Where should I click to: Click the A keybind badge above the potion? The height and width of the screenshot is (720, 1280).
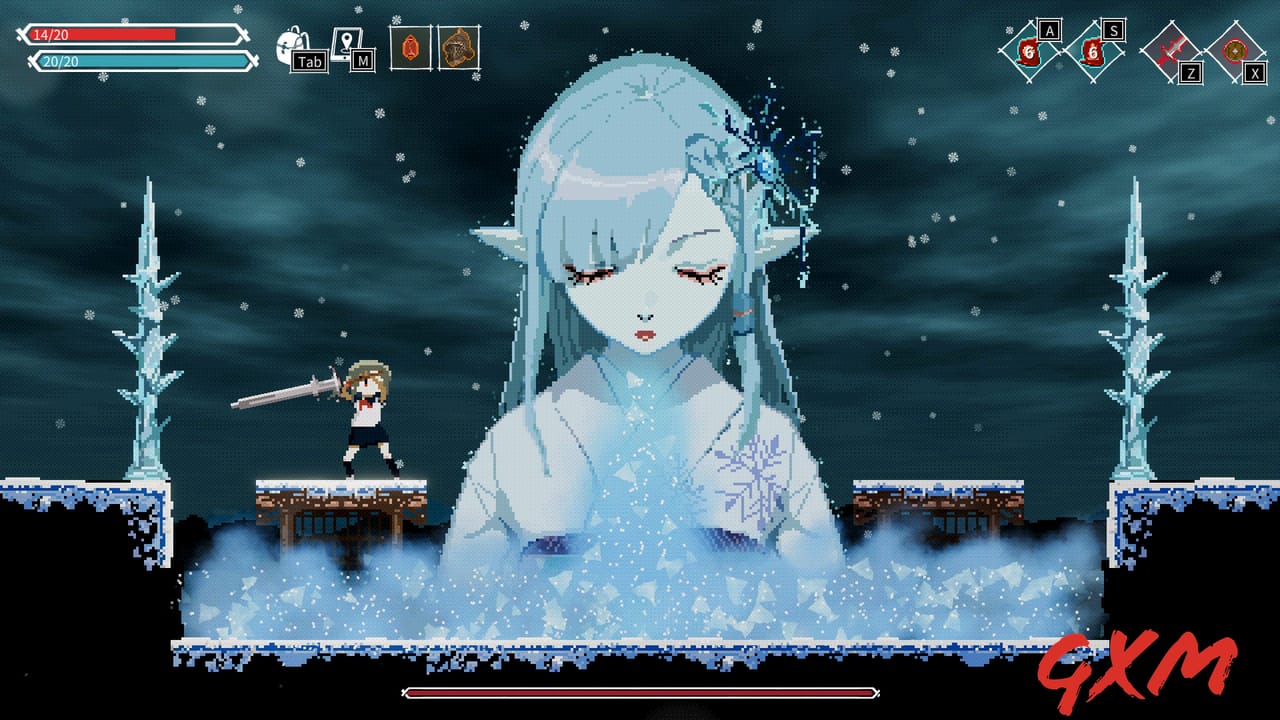pyautogui.click(x=1049, y=31)
